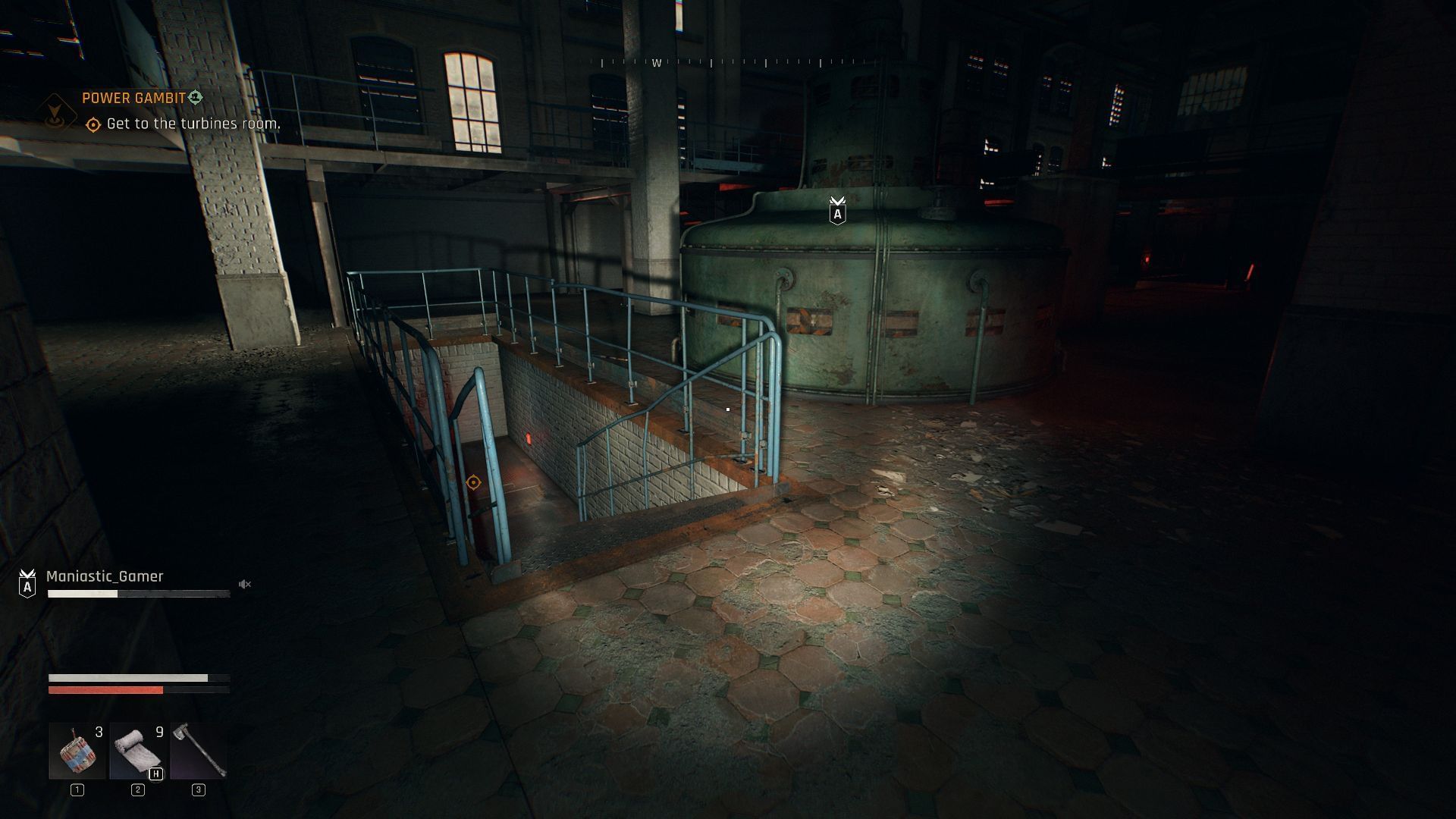Click the crosshair dot at screen center
Screen dimensions: 1456x819
point(728,409)
